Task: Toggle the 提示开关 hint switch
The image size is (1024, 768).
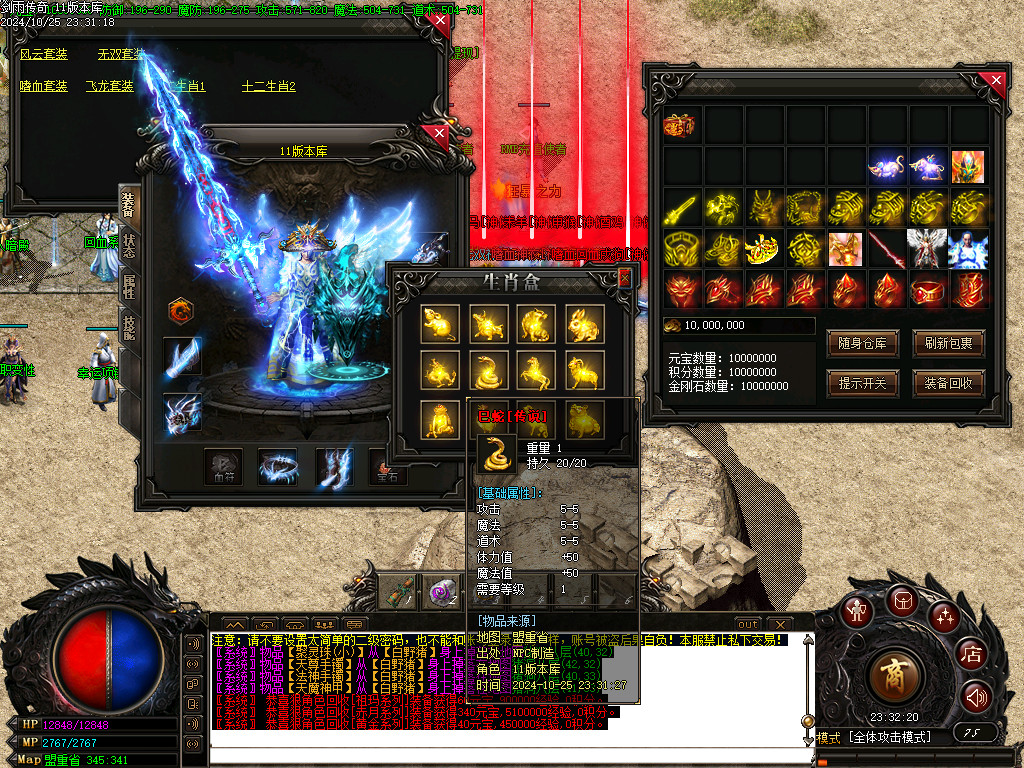Action: tap(863, 383)
